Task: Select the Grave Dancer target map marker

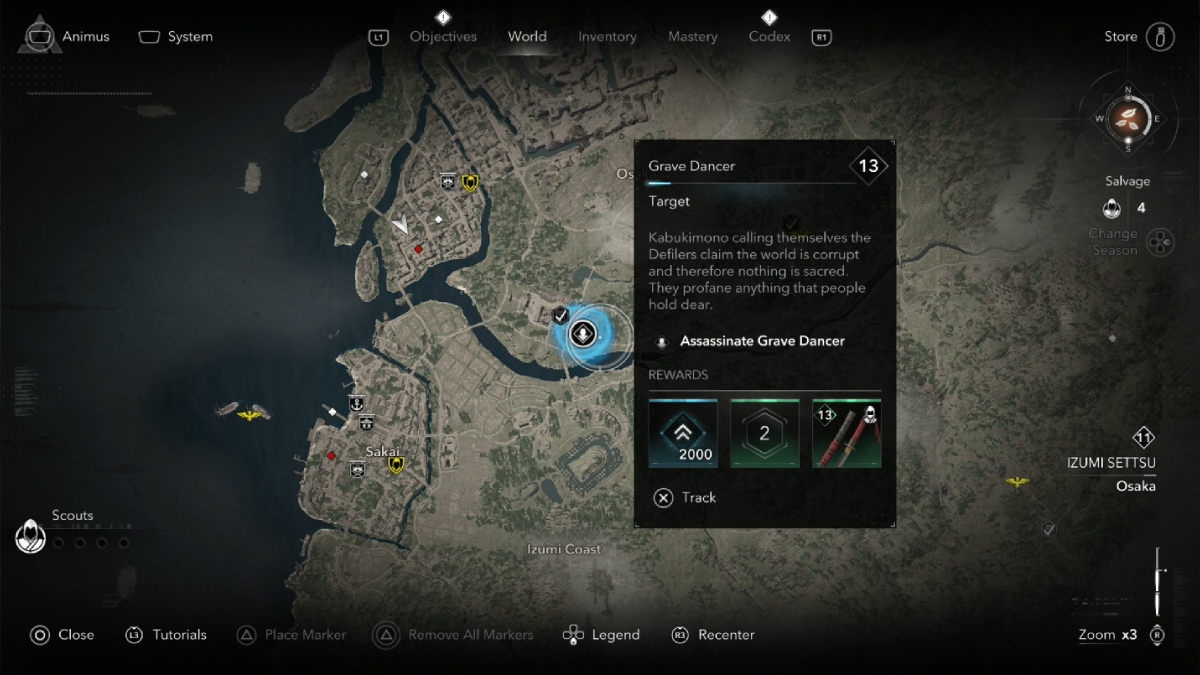Action: [583, 333]
